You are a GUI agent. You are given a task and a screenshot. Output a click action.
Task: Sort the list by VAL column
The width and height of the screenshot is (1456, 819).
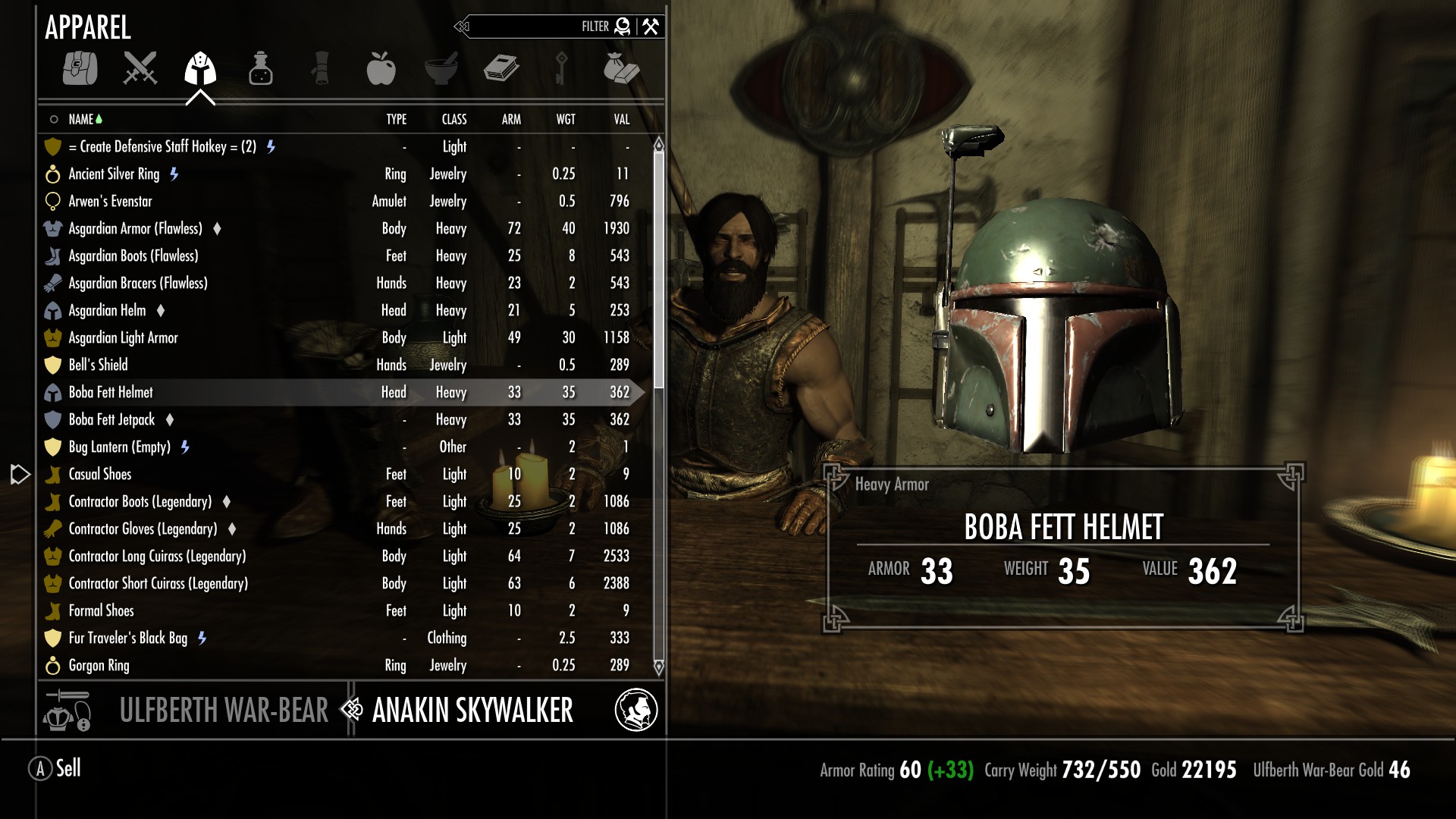tap(621, 119)
